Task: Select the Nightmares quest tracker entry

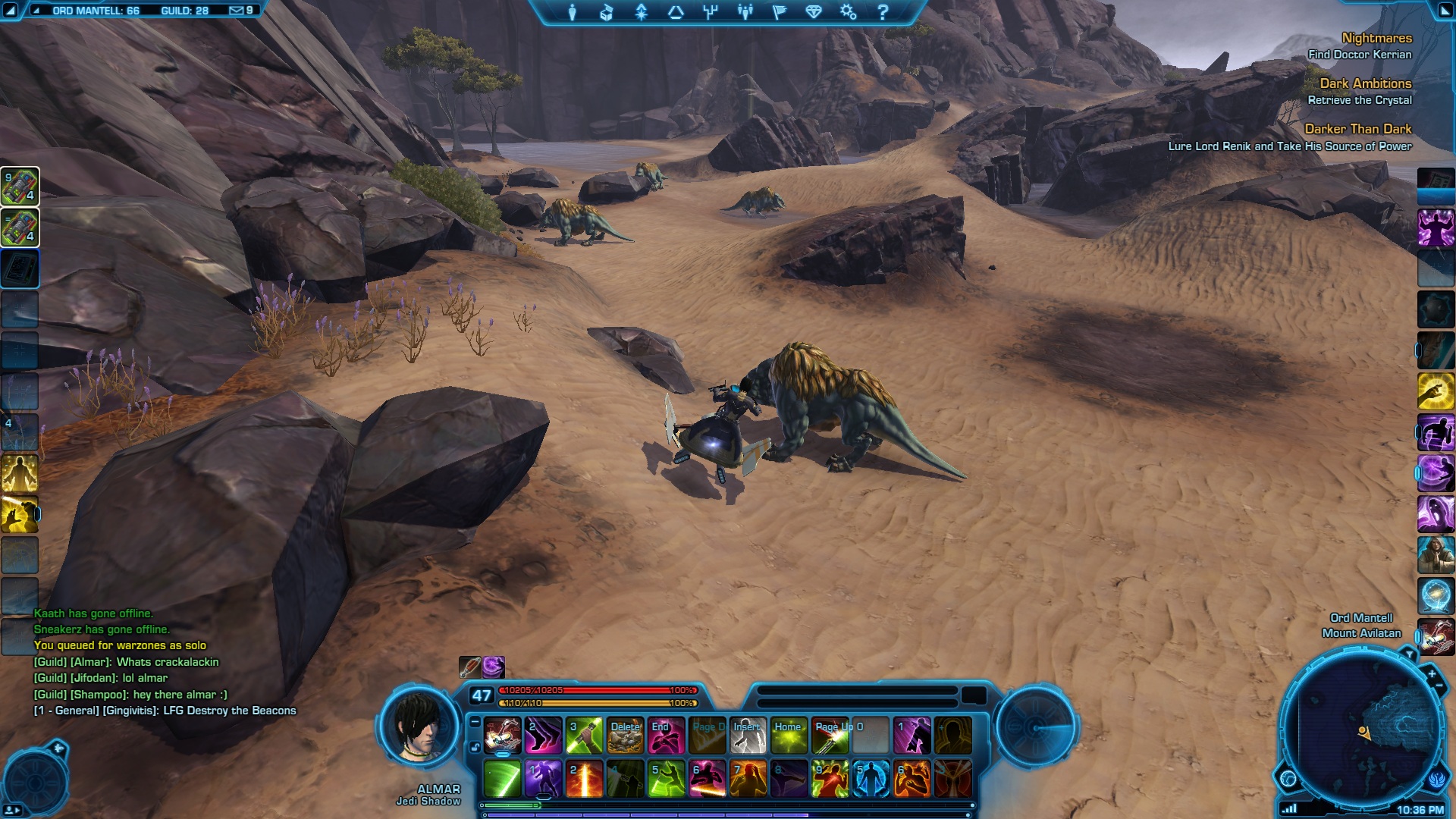Action: tap(1376, 38)
